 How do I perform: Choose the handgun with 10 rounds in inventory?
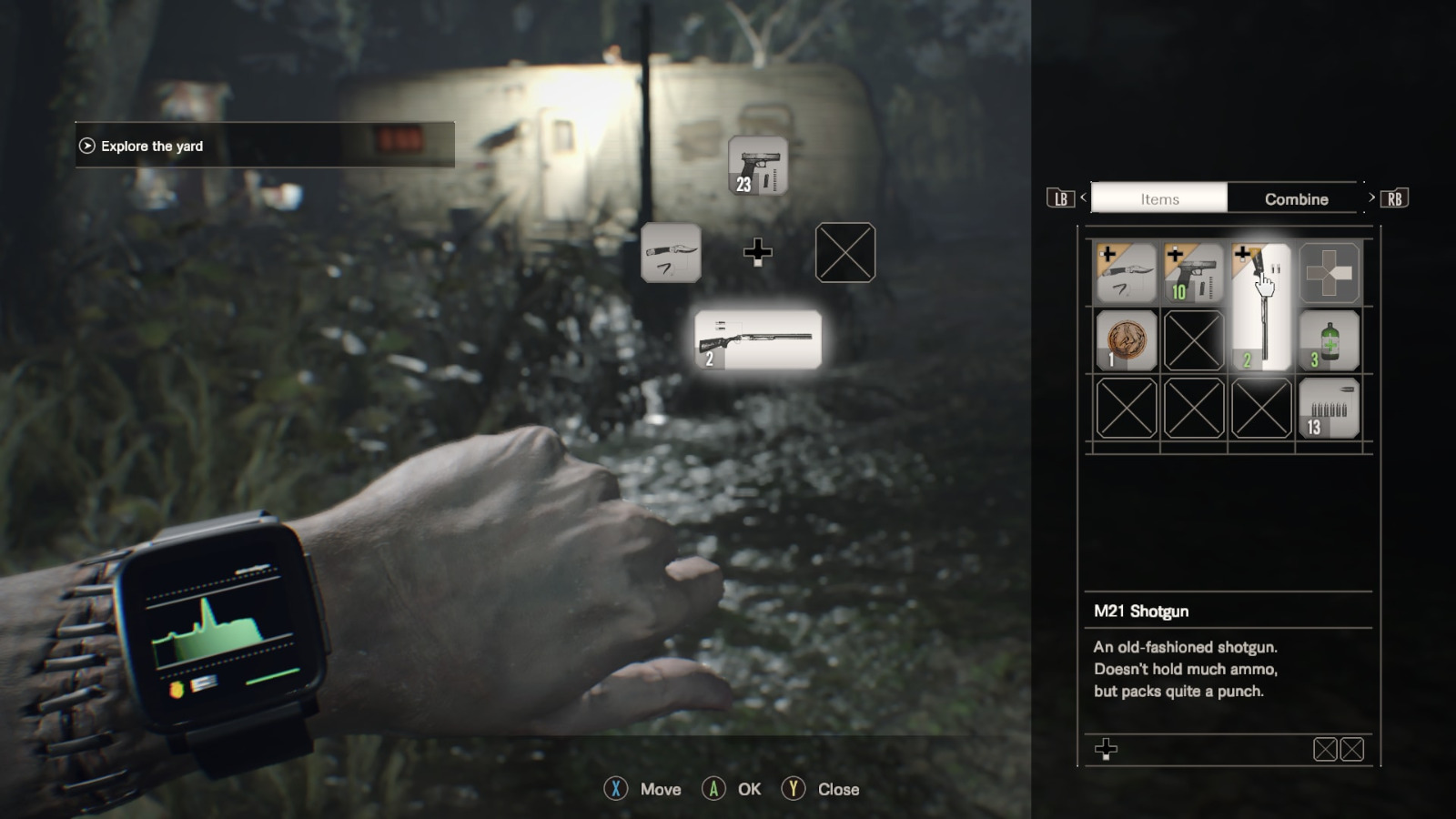[1193, 273]
